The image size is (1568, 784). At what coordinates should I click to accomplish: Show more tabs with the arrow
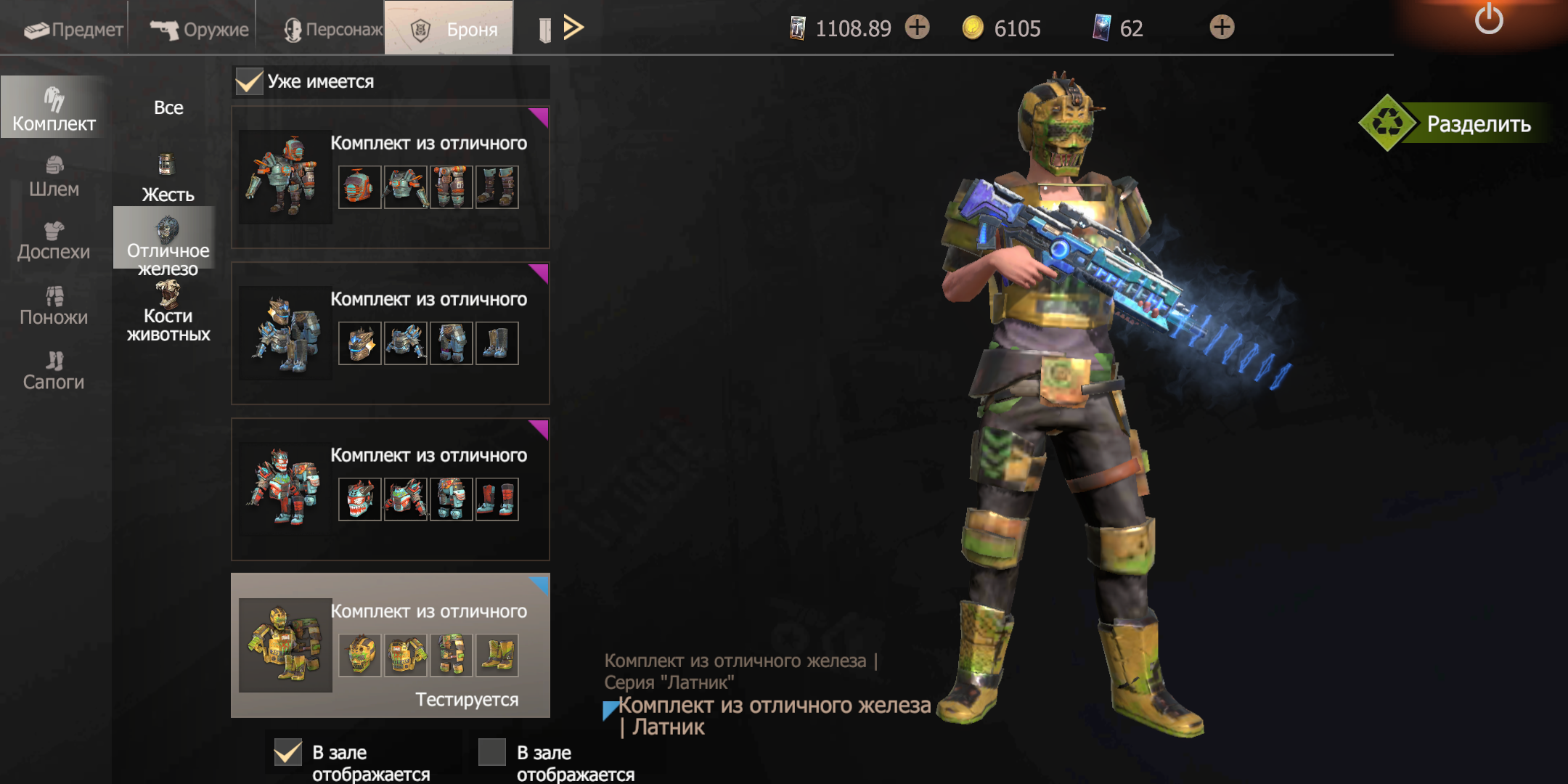pyautogui.click(x=573, y=28)
